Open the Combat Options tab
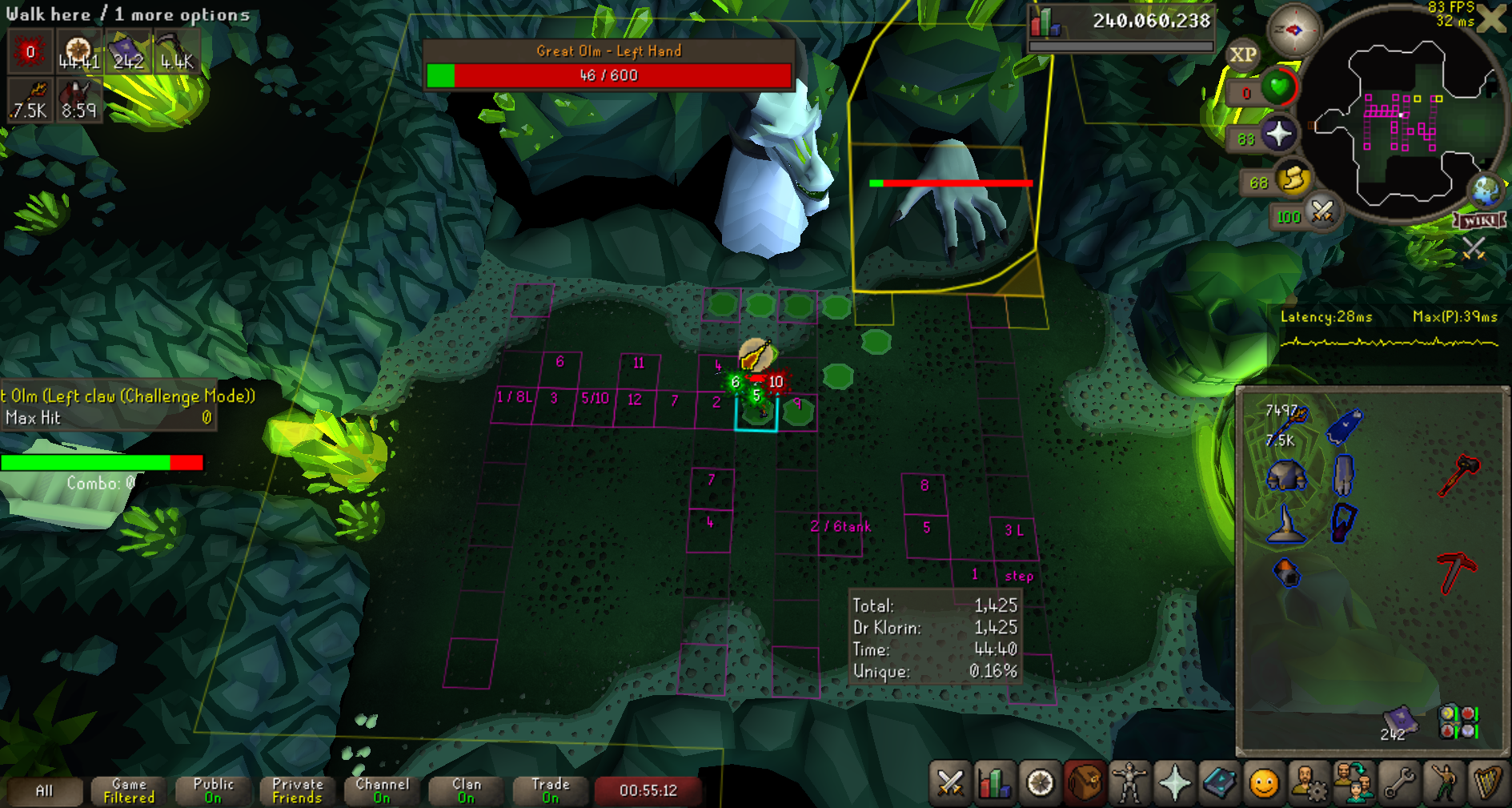Viewport: 1512px width, 808px height. [950, 783]
